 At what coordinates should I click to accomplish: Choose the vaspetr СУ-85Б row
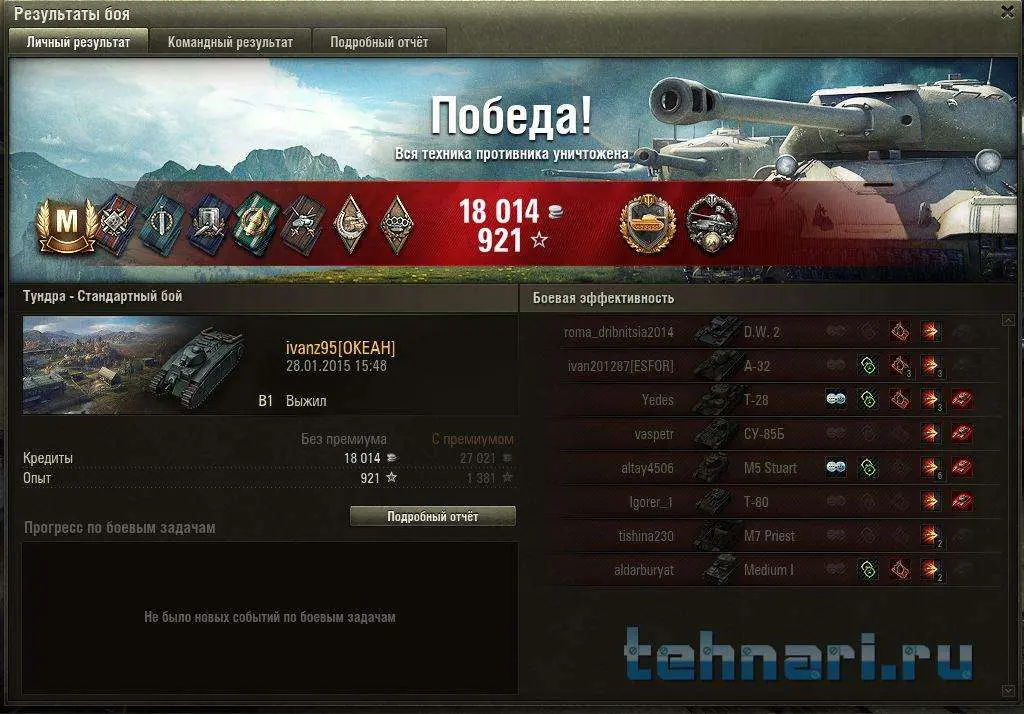coord(760,434)
